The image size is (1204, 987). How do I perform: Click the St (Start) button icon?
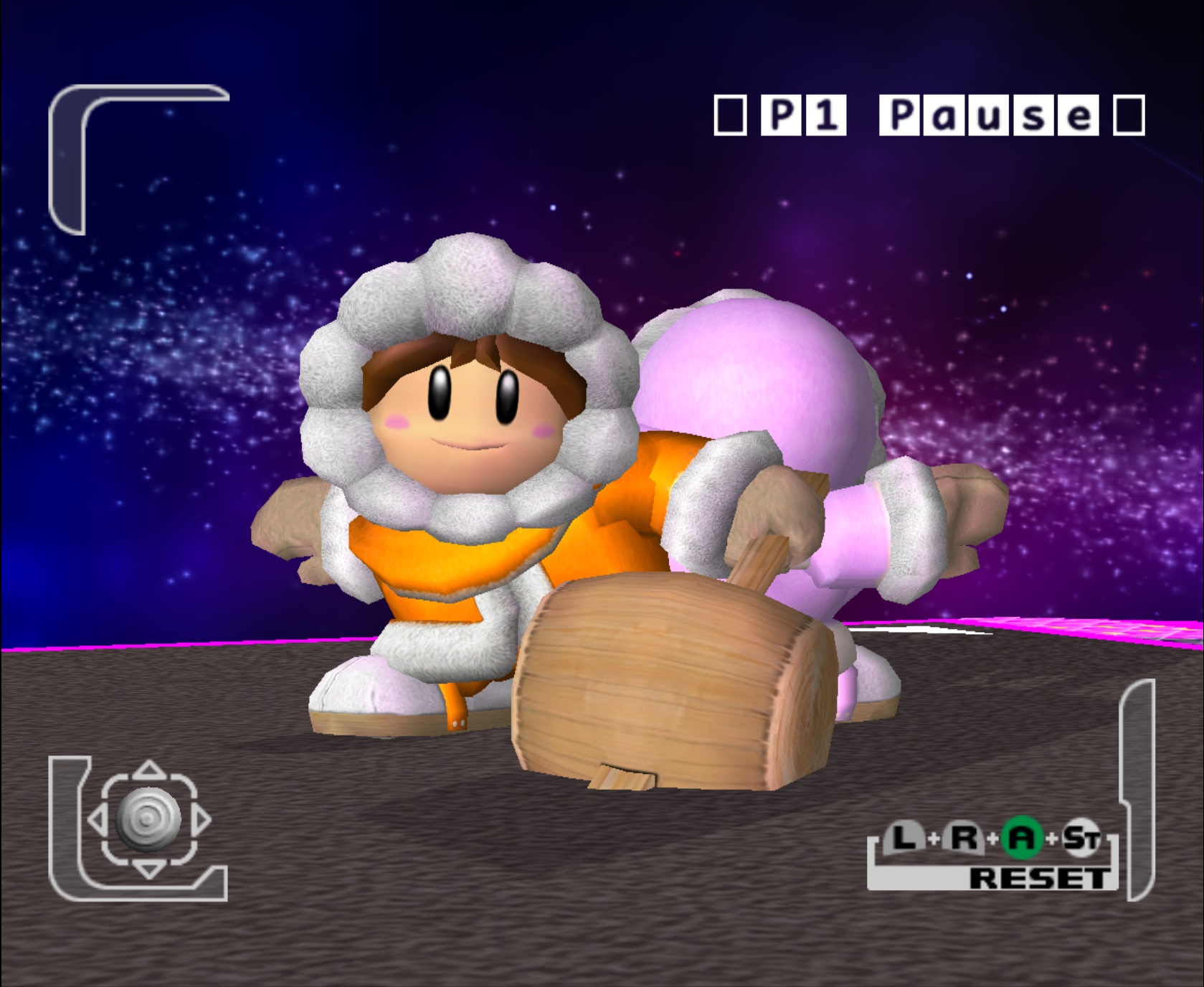click(x=1081, y=838)
